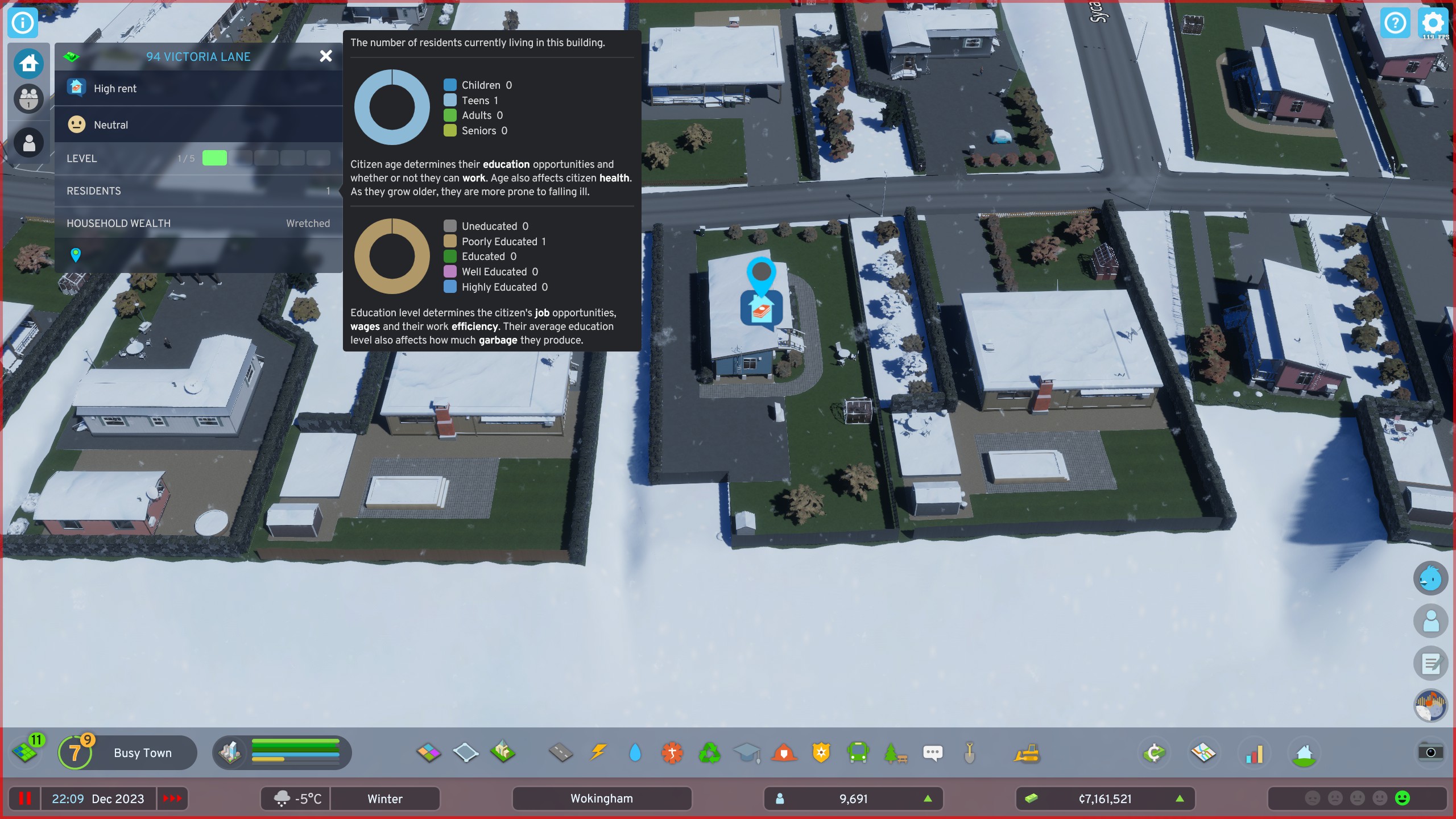Viewport: 1456px width, 819px height.
Task: Open the Economy panel
Action: (x=1155, y=752)
